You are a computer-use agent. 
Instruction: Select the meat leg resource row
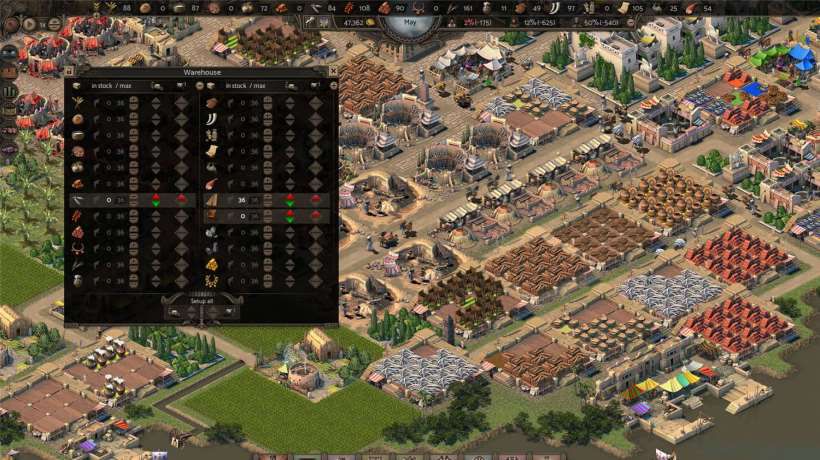click(212, 184)
